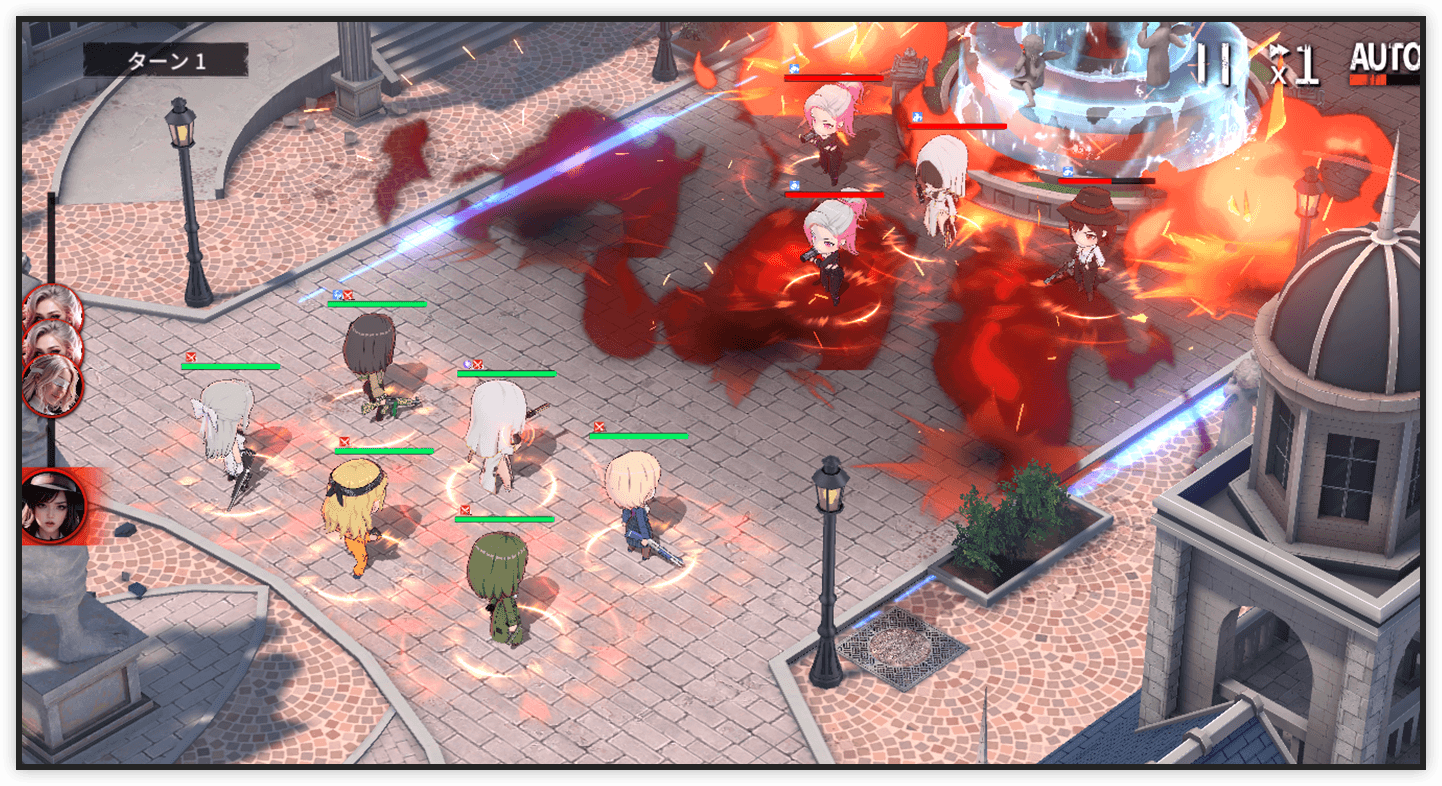Pause the battle
The image size is (1442, 786).
tap(1215, 64)
